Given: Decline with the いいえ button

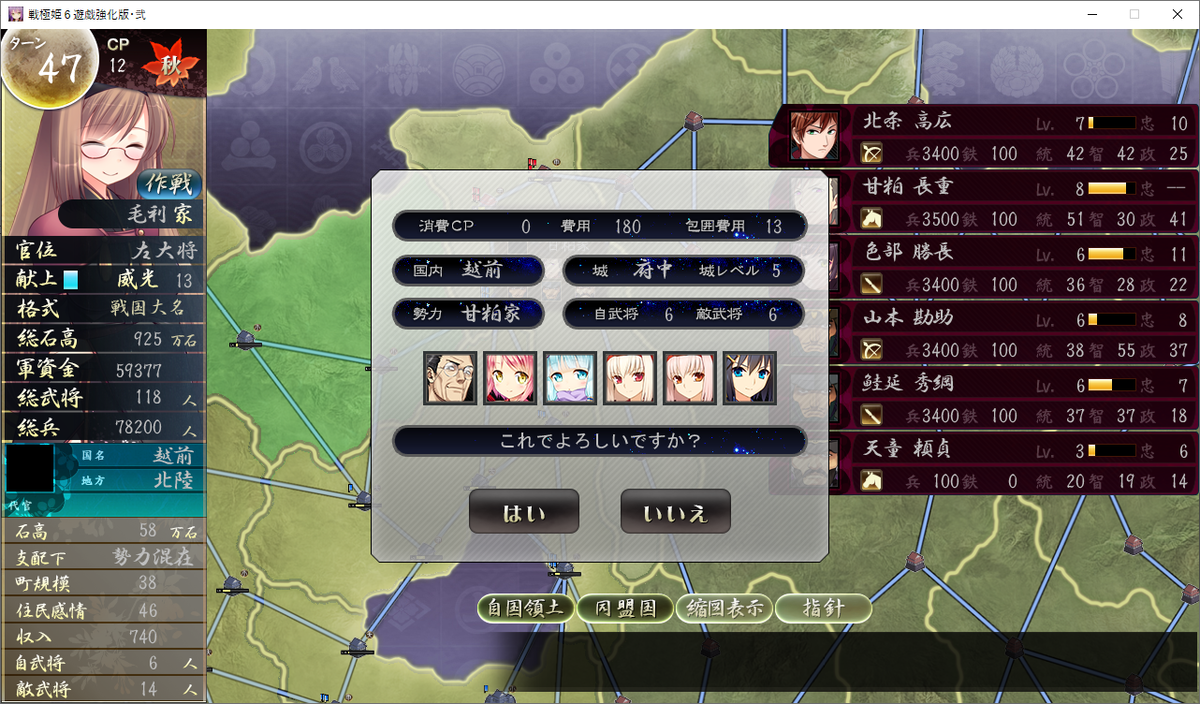Looking at the screenshot, I should point(675,512).
